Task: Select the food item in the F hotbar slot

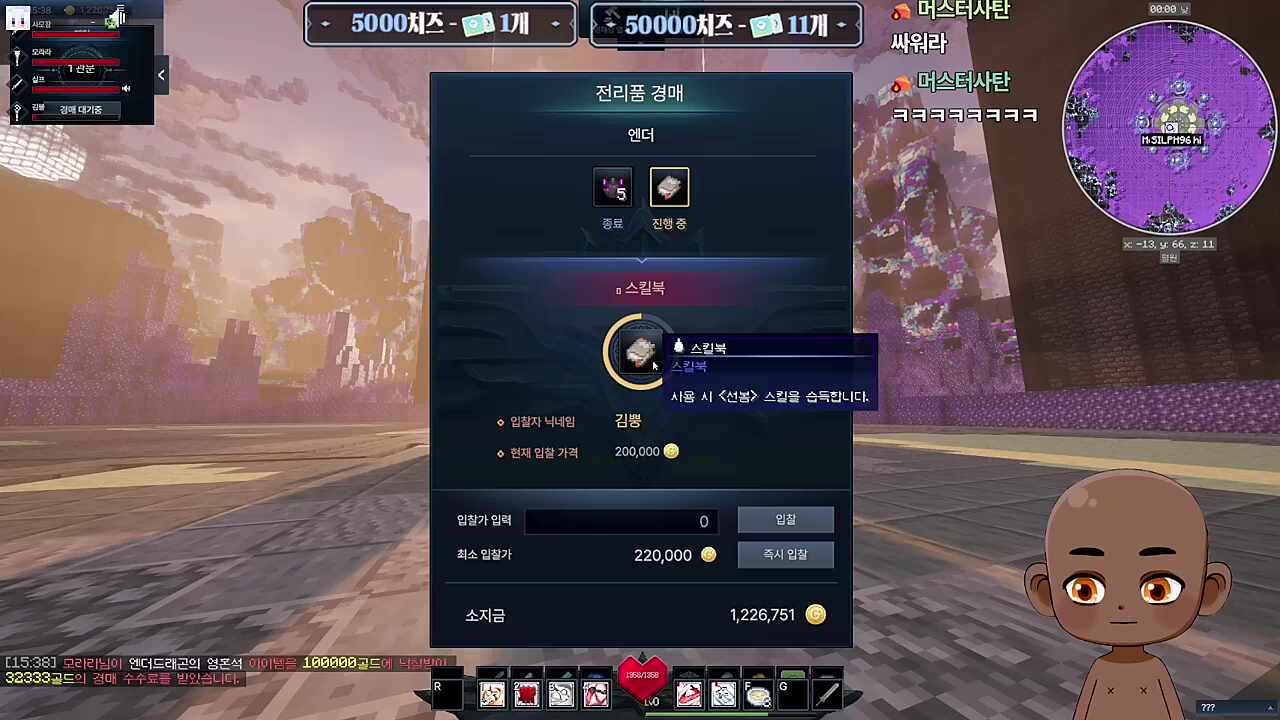Action: 758,694
